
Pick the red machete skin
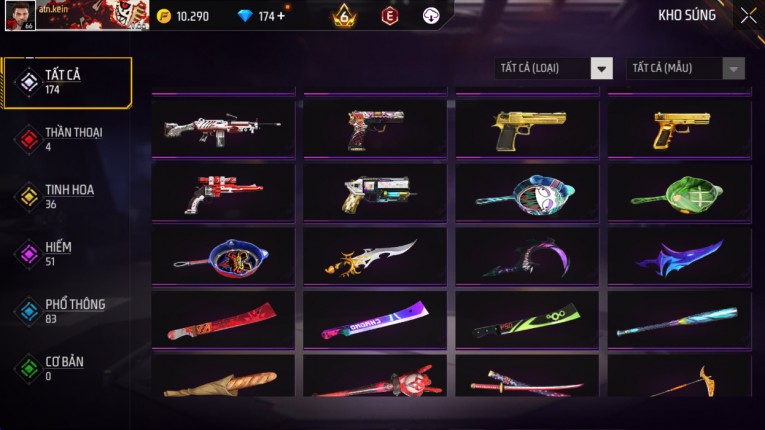(223, 320)
